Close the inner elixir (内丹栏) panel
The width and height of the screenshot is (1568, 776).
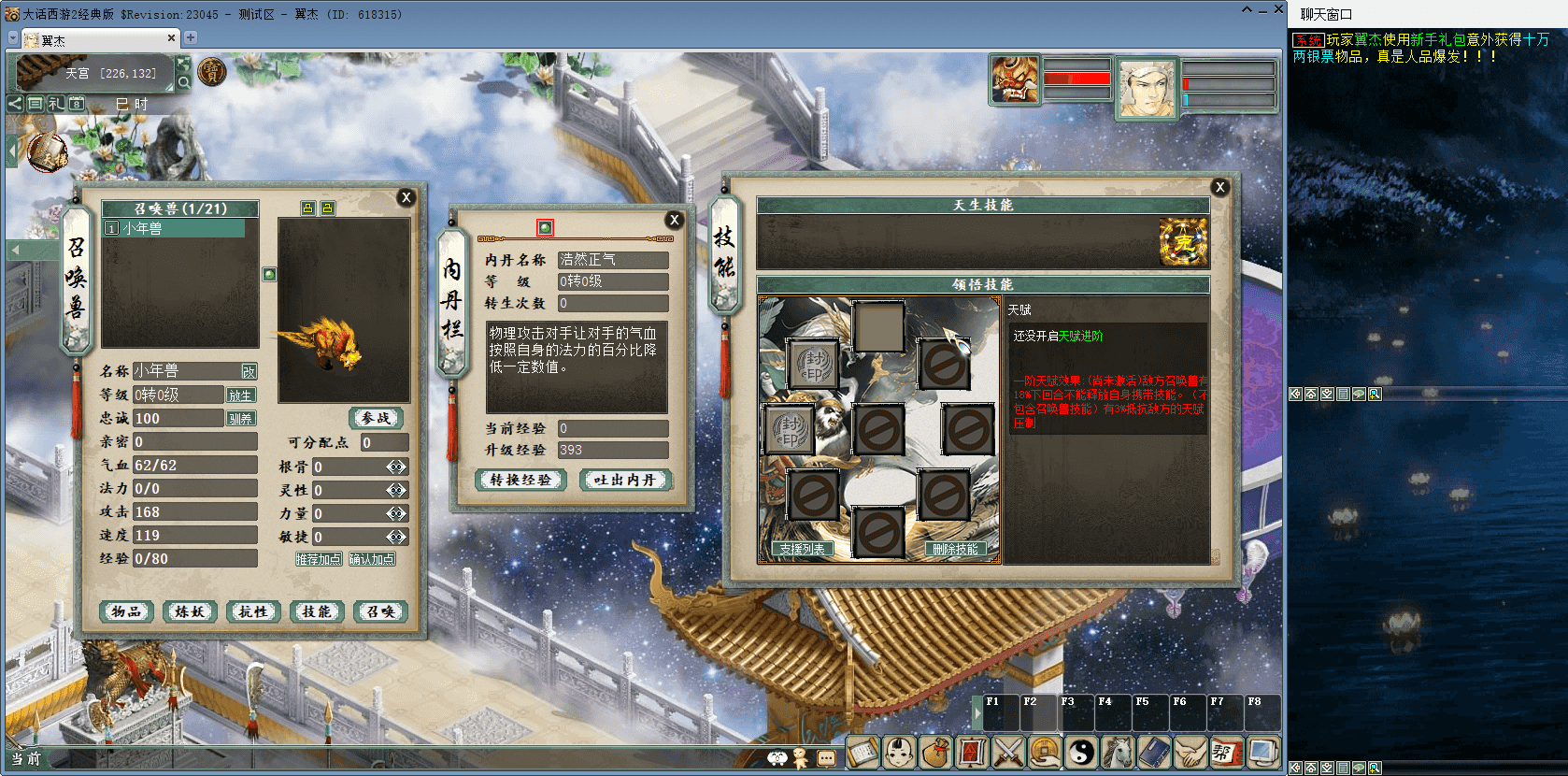tap(675, 220)
